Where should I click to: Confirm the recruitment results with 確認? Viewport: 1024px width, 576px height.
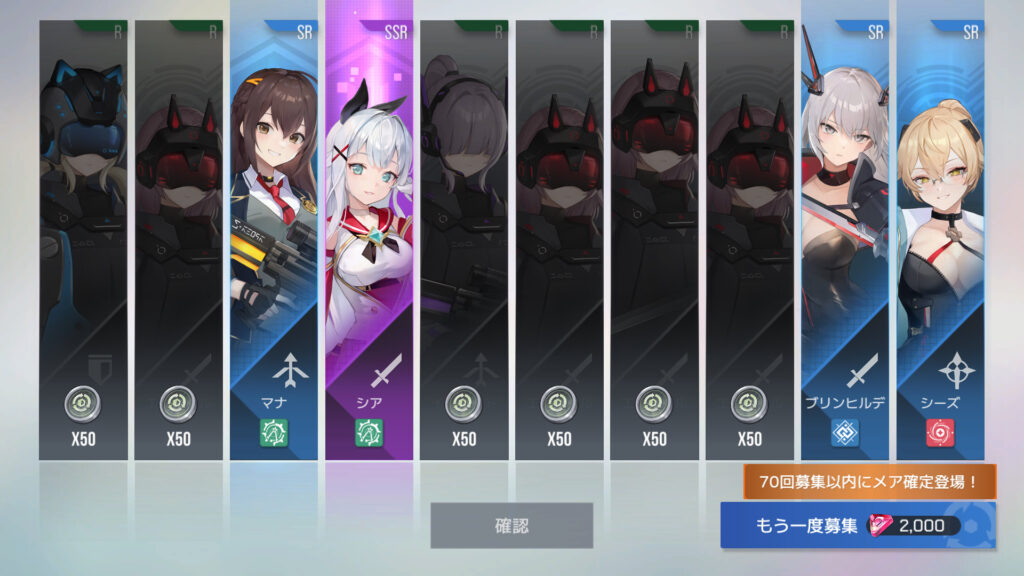pyautogui.click(x=511, y=525)
